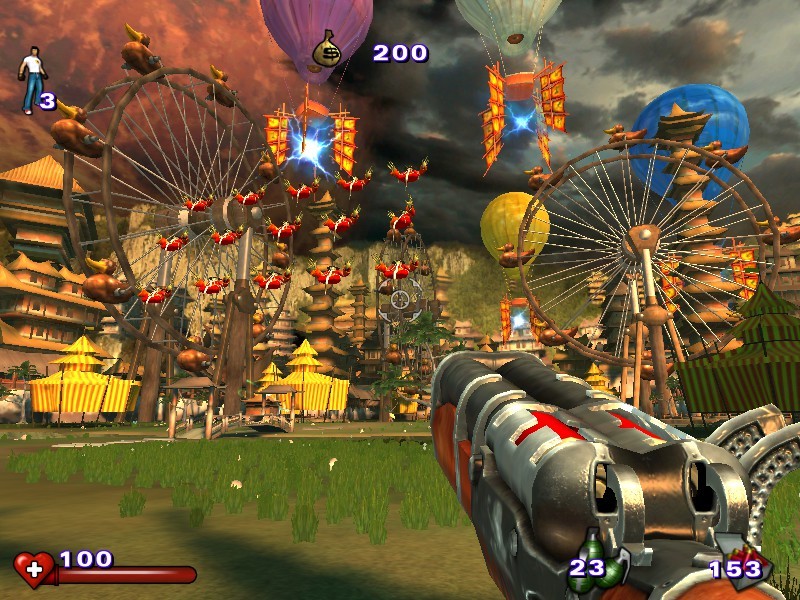Click the red heart health icon

point(34,569)
